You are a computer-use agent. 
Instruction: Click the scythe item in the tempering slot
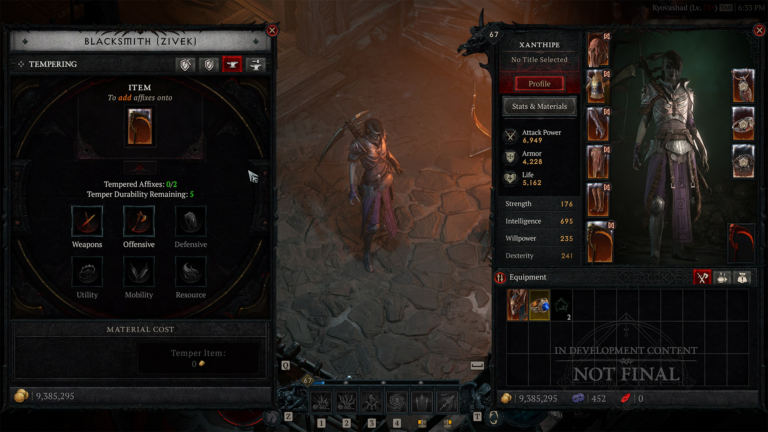pos(139,127)
